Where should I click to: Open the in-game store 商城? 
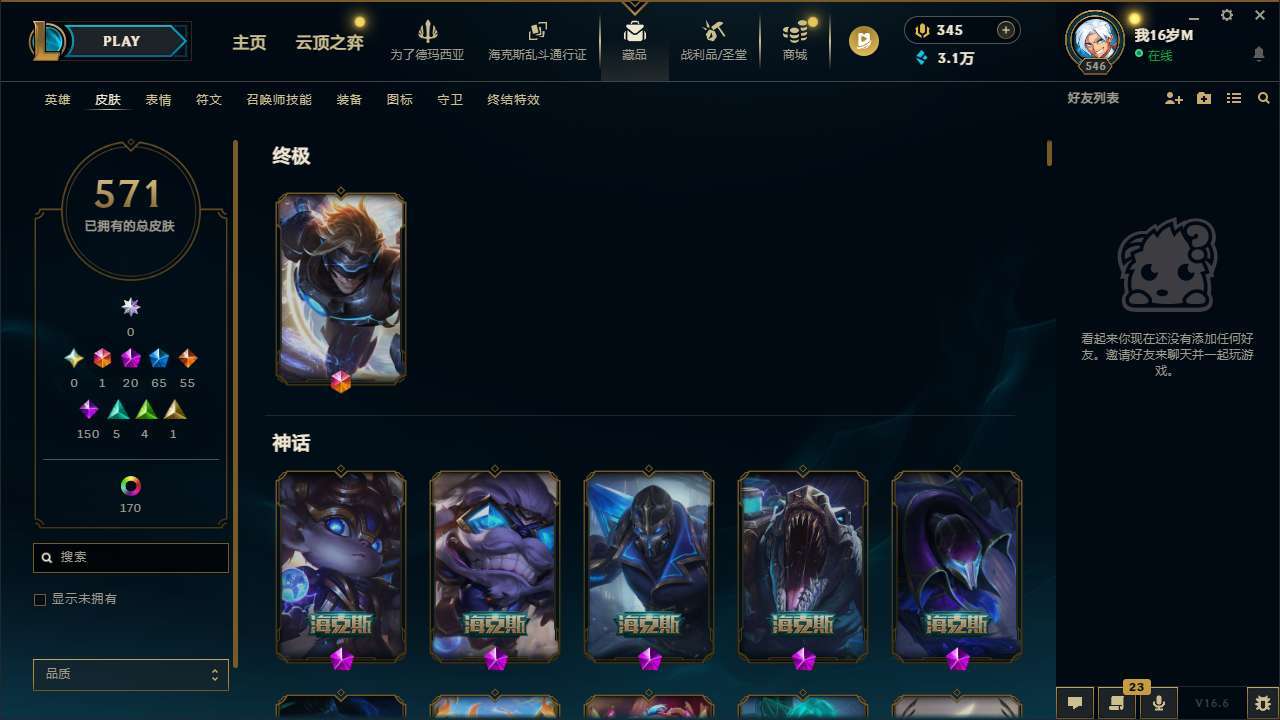coord(794,40)
